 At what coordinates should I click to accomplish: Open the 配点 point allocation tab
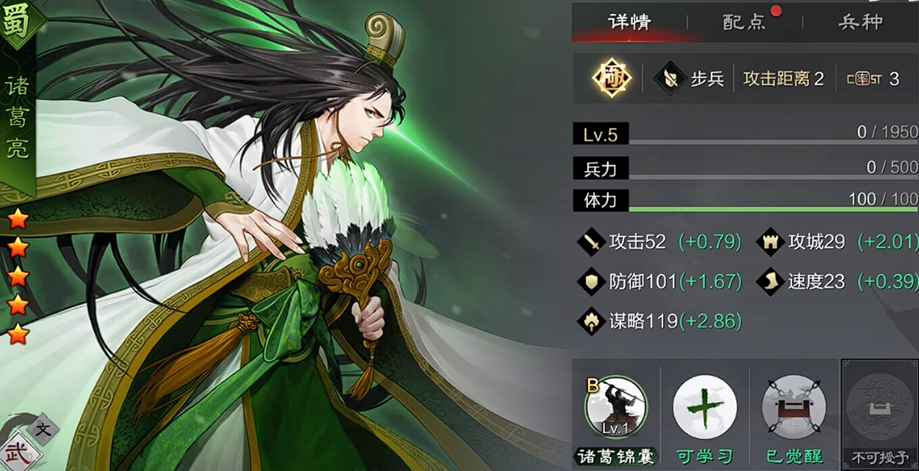point(745,21)
